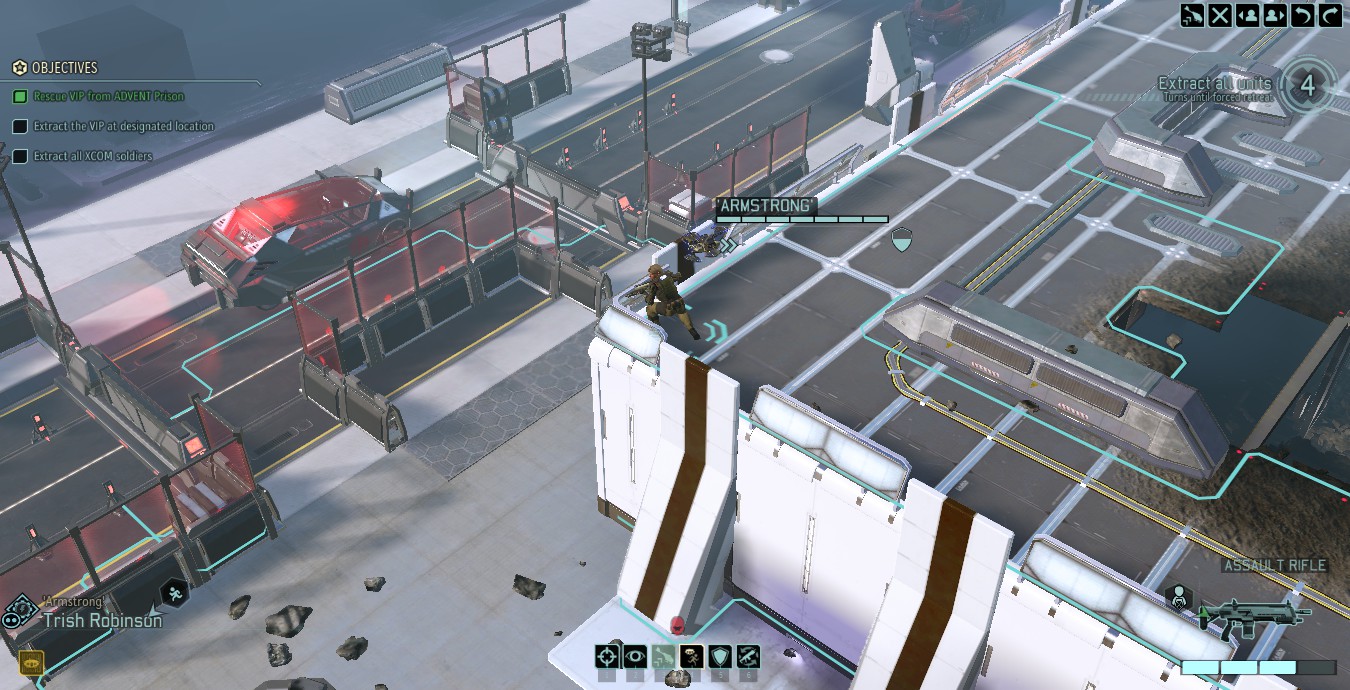1350x690 pixels.
Task: Use the reload rifle ability
Action: (x=747, y=657)
